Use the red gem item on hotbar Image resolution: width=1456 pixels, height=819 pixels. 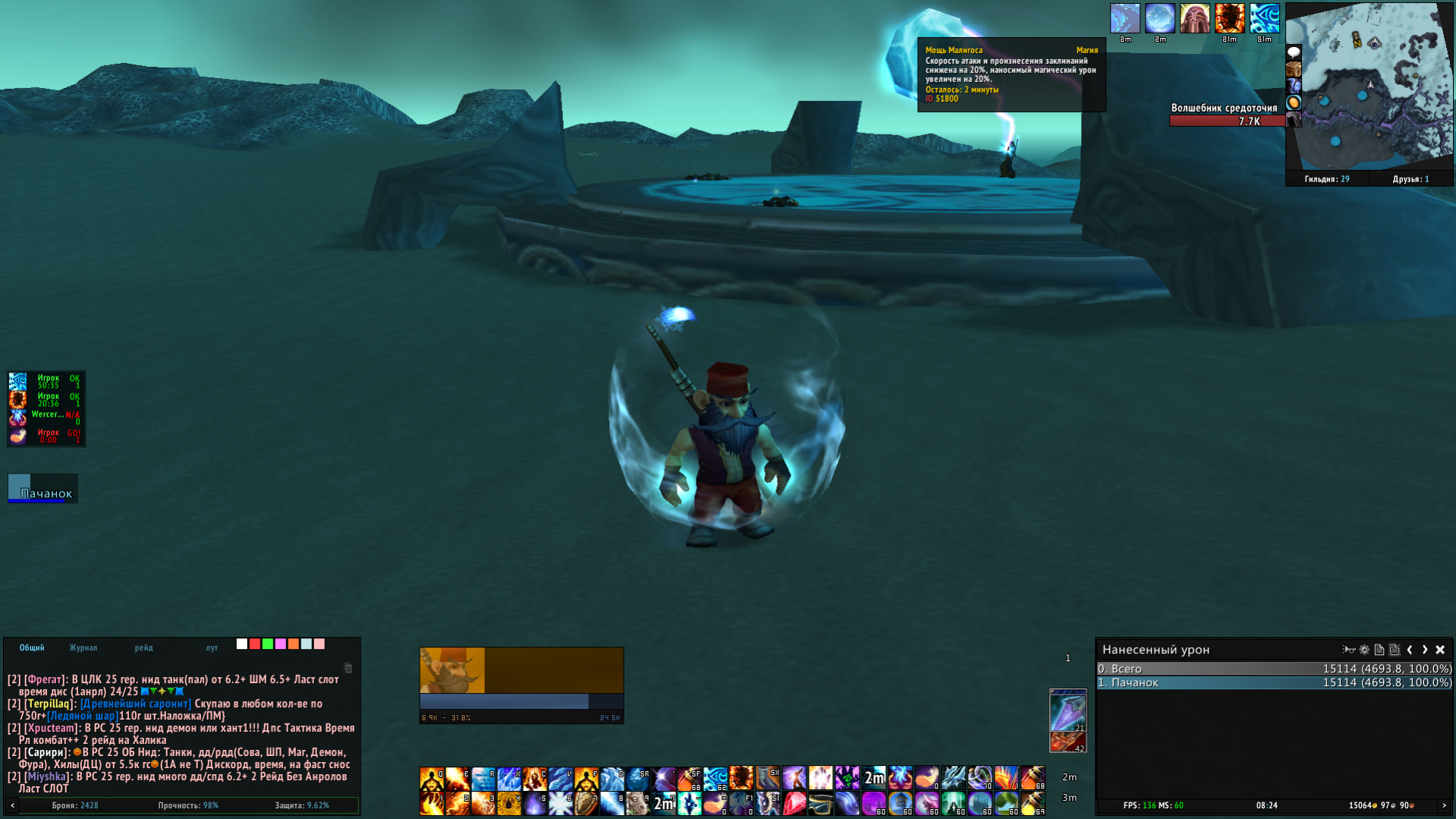pyautogui.click(x=794, y=803)
